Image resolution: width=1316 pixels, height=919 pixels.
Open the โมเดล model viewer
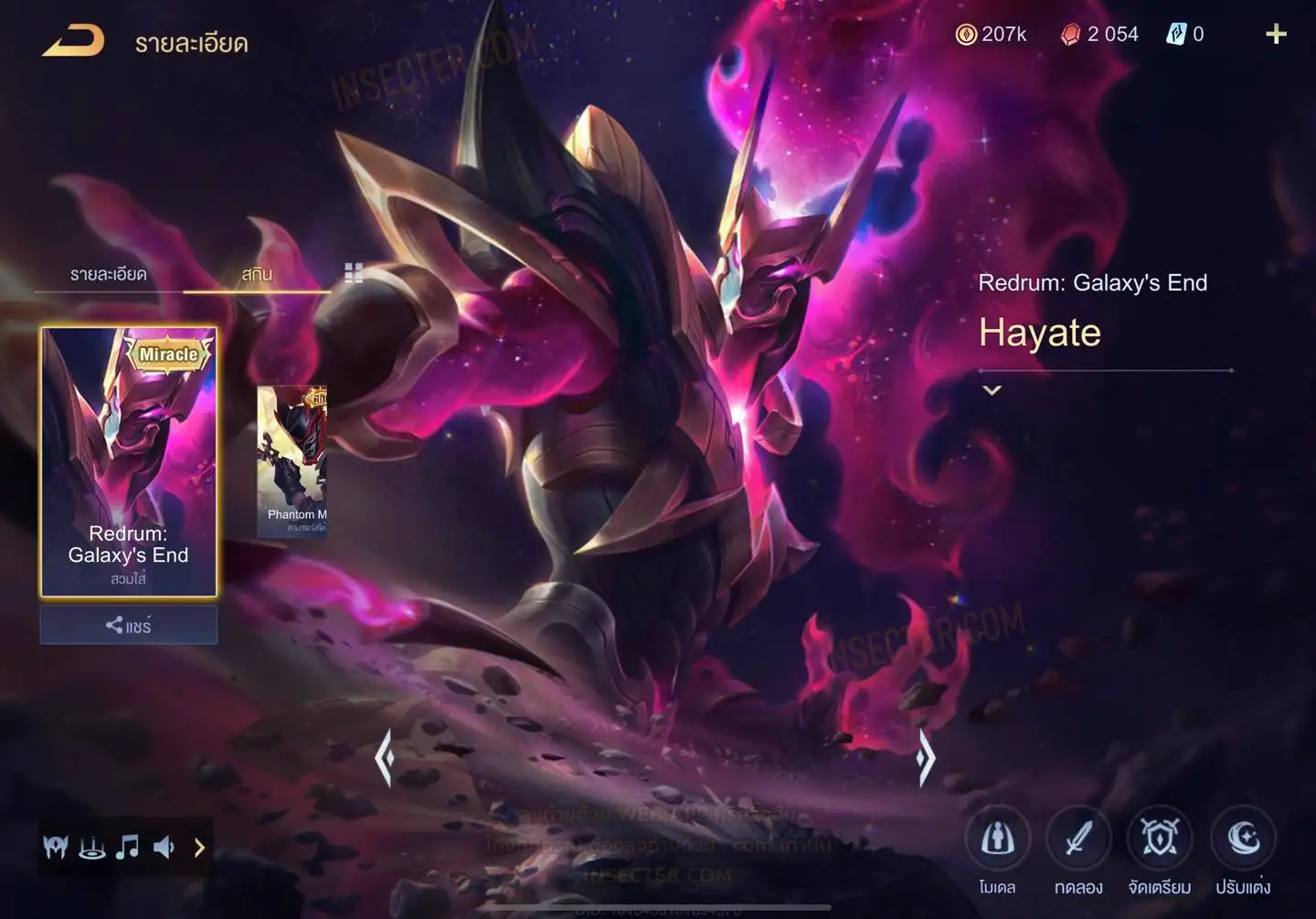click(997, 839)
